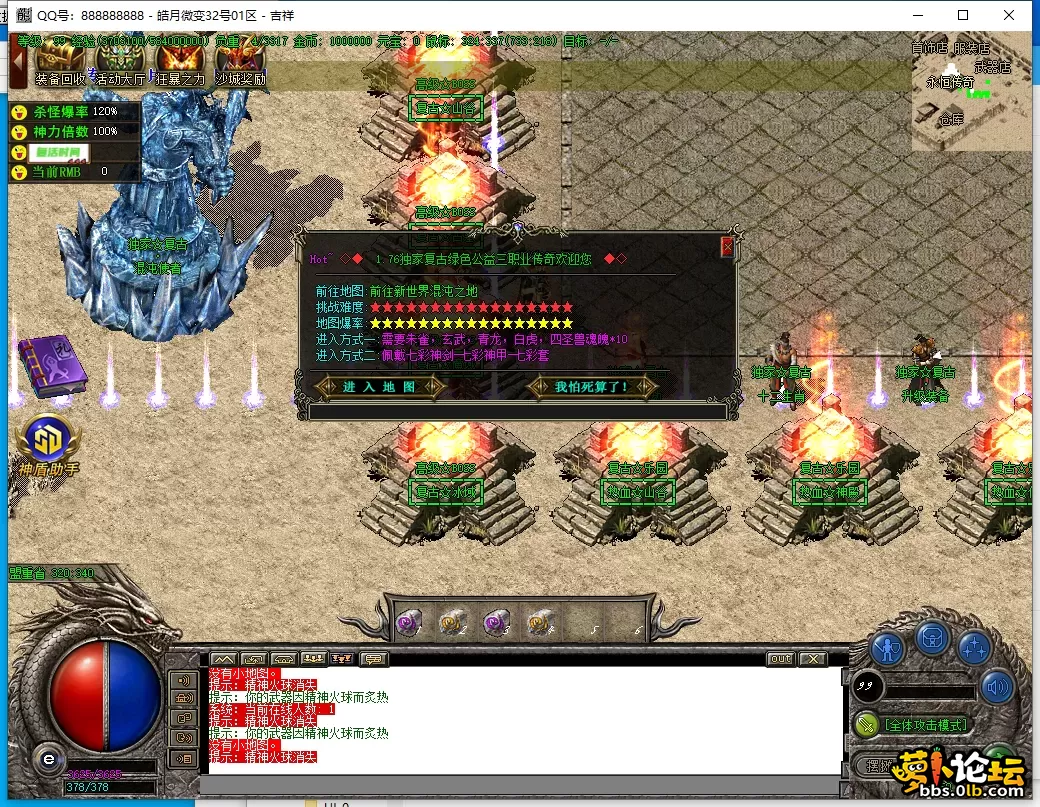This screenshot has width=1040, height=807.
Task: Open the bag round button
Action: point(932,636)
